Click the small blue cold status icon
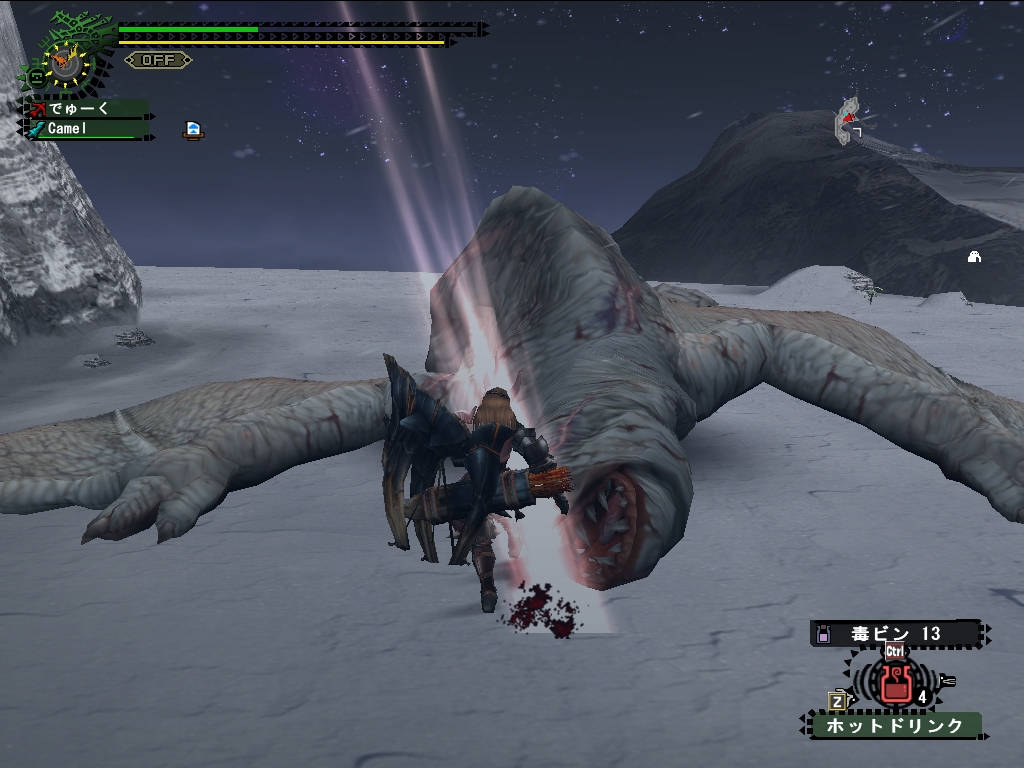This screenshot has height=768, width=1024. pos(193,130)
